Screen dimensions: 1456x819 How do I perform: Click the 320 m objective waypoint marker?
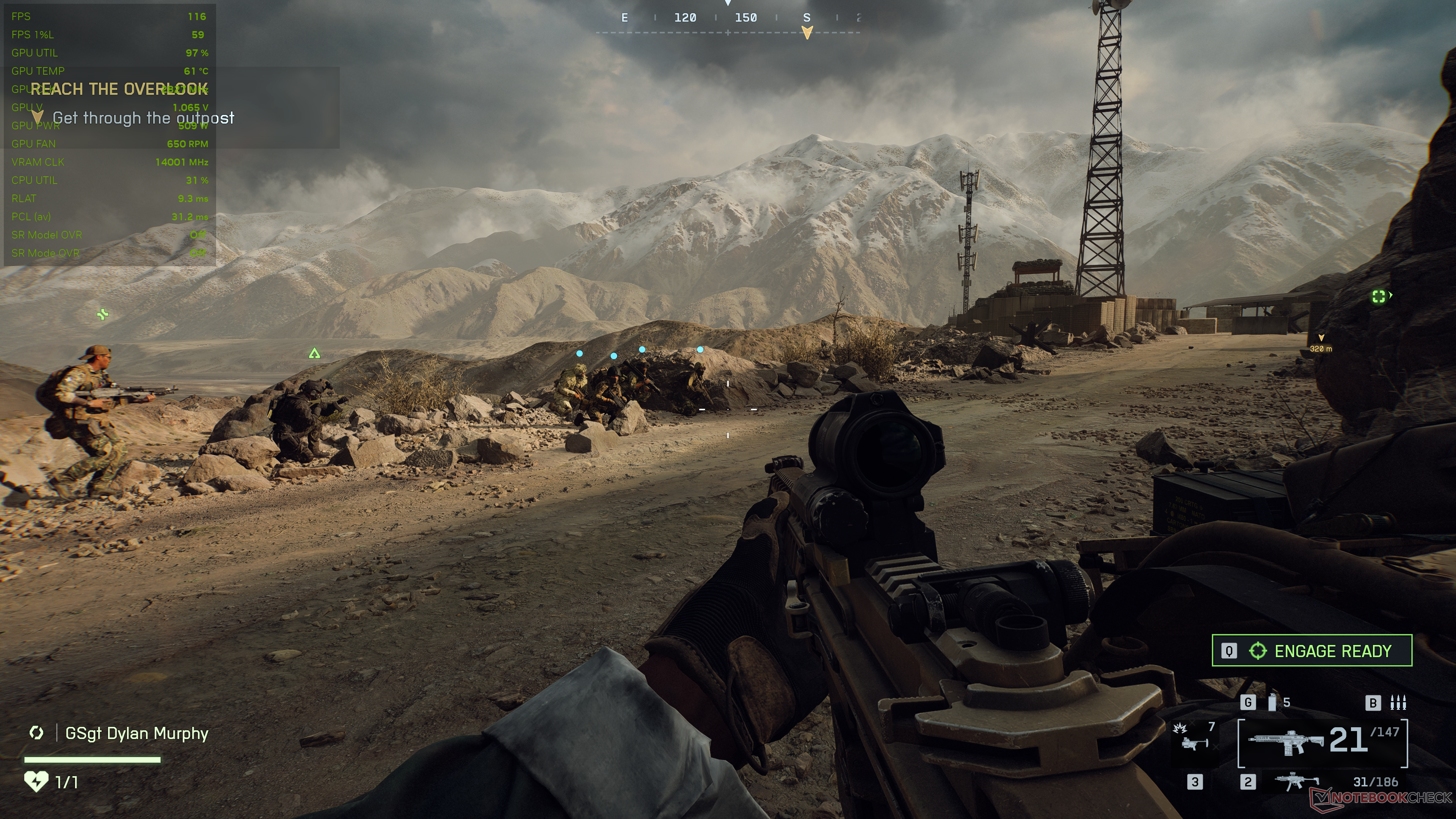(1321, 343)
